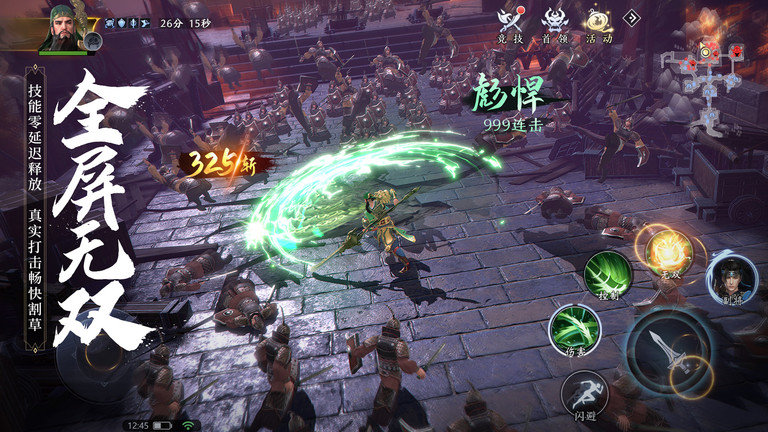Select the green-hooded hero portrait

pyautogui.click(x=63, y=27)
